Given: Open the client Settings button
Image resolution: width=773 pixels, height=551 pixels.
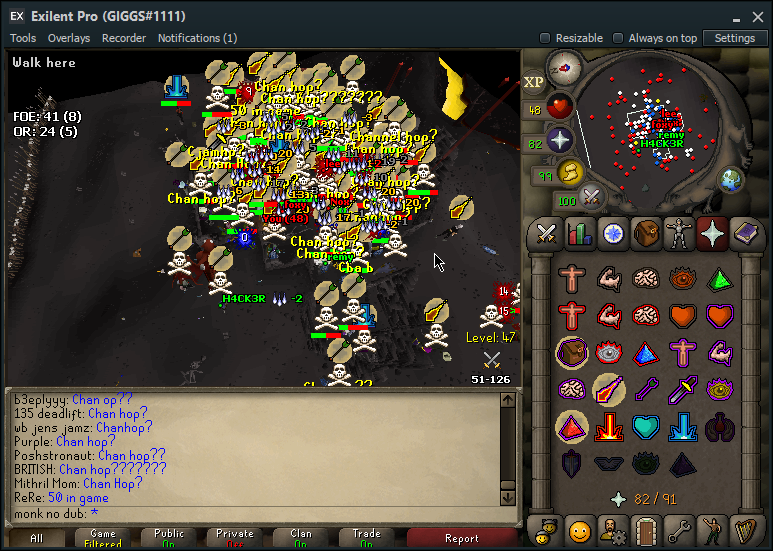Looking at the screenshot, I should click(x=734, y=38).
